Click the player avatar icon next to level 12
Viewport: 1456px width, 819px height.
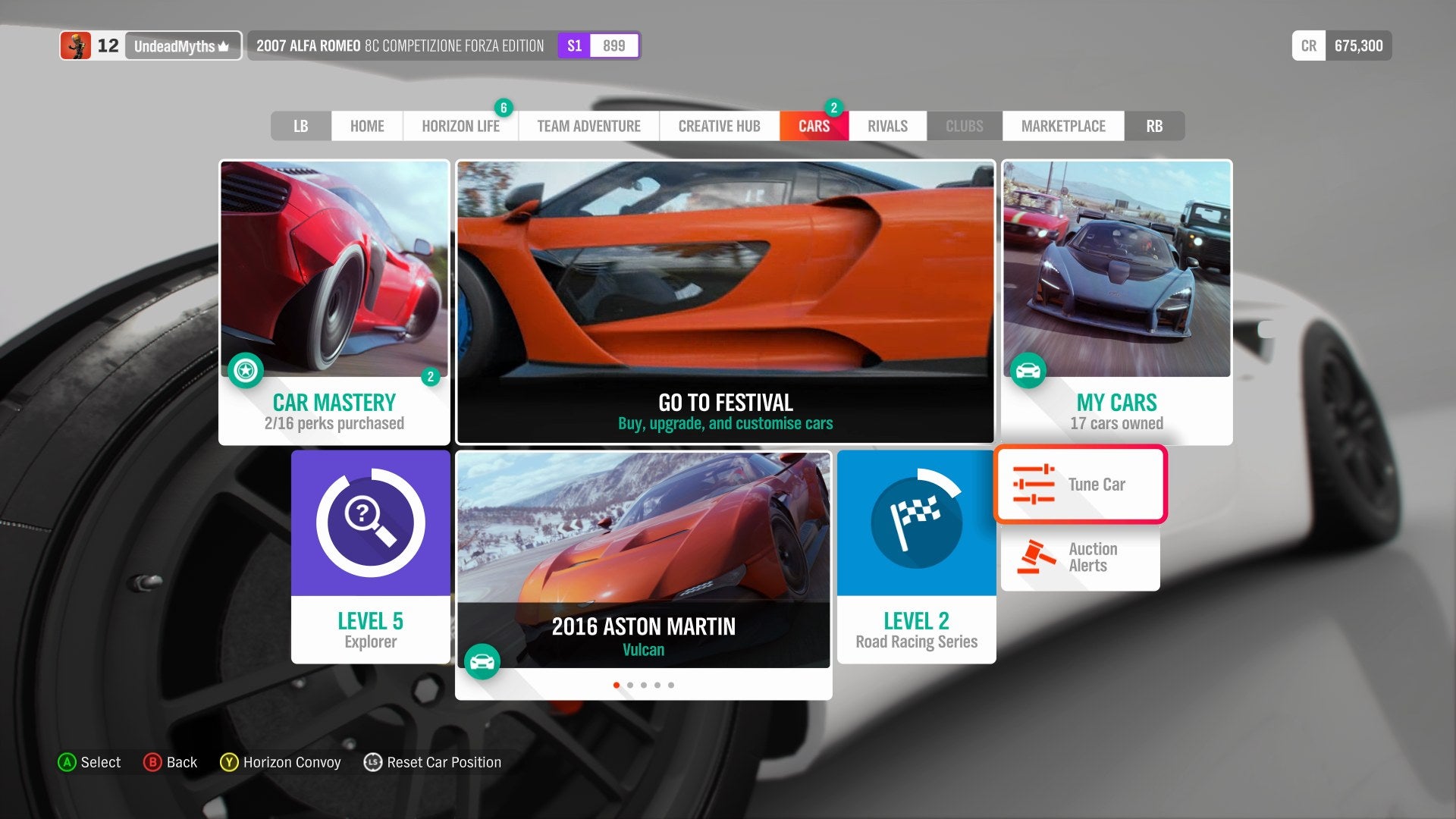pyautogui.click(x=77, y=45)
